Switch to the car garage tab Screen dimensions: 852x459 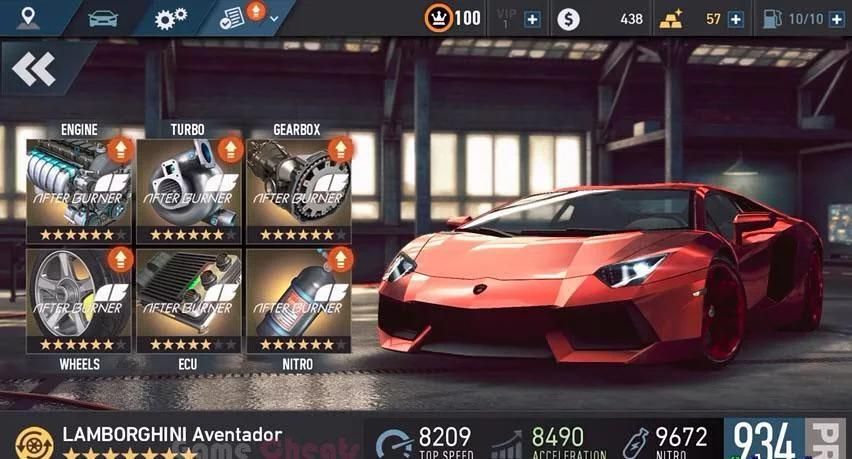click(x=102, y=17)
